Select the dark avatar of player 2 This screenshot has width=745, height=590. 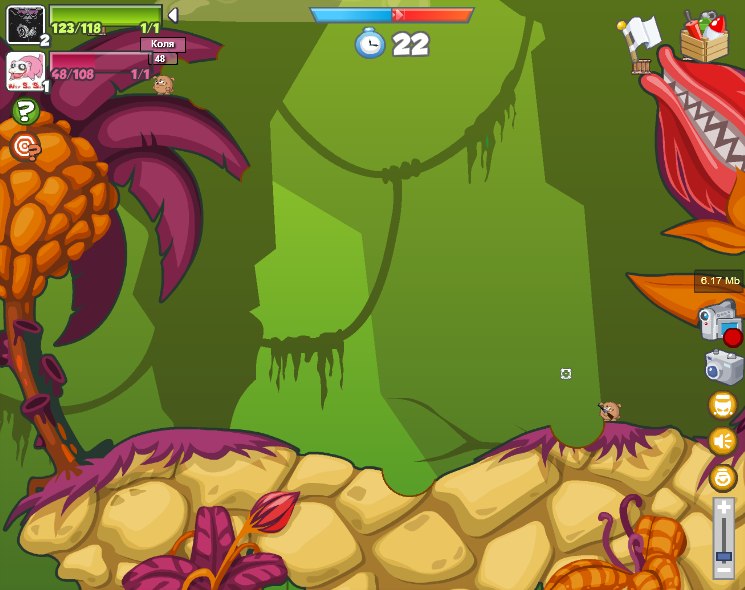point(24,24)
